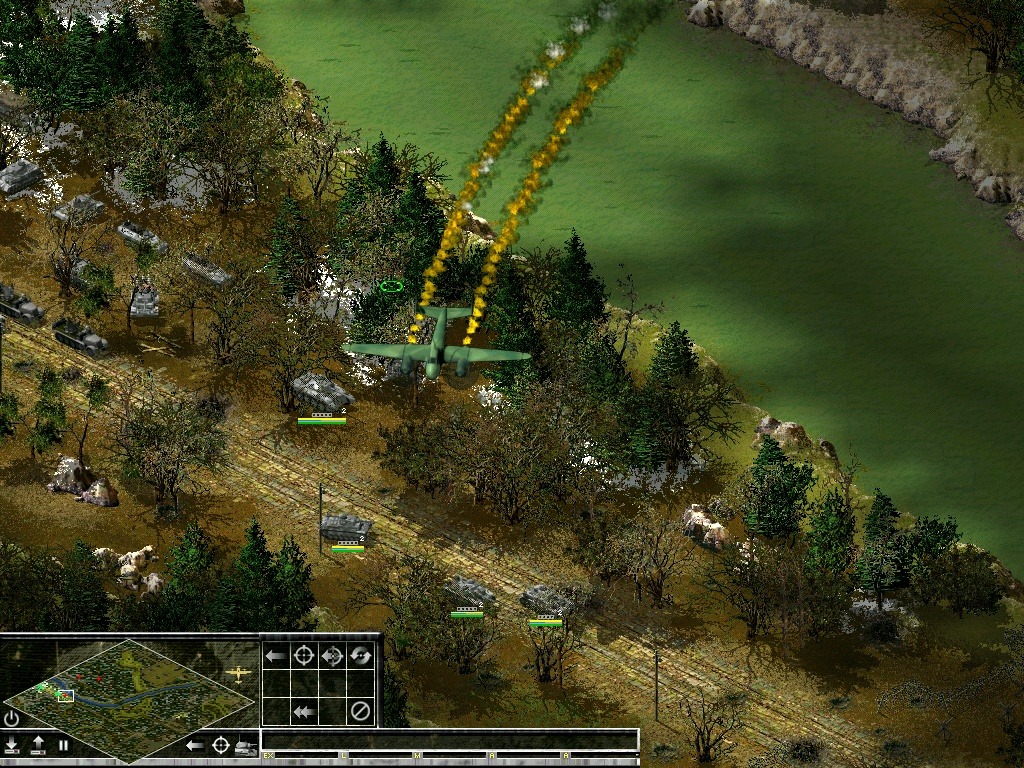This screenshot has height=768, width=1024.
Task: Click the up-arrow load icon
Action: tap(37, 745)
